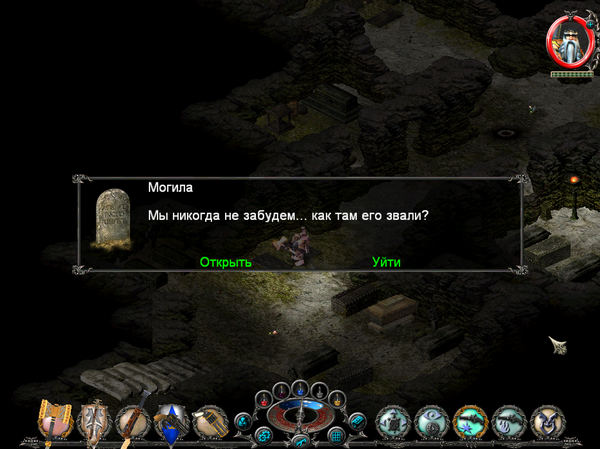The height and width of the screenshot is (449, 600).
Task: Activate the combat art with blue star
Action: [x=471, y=423]
